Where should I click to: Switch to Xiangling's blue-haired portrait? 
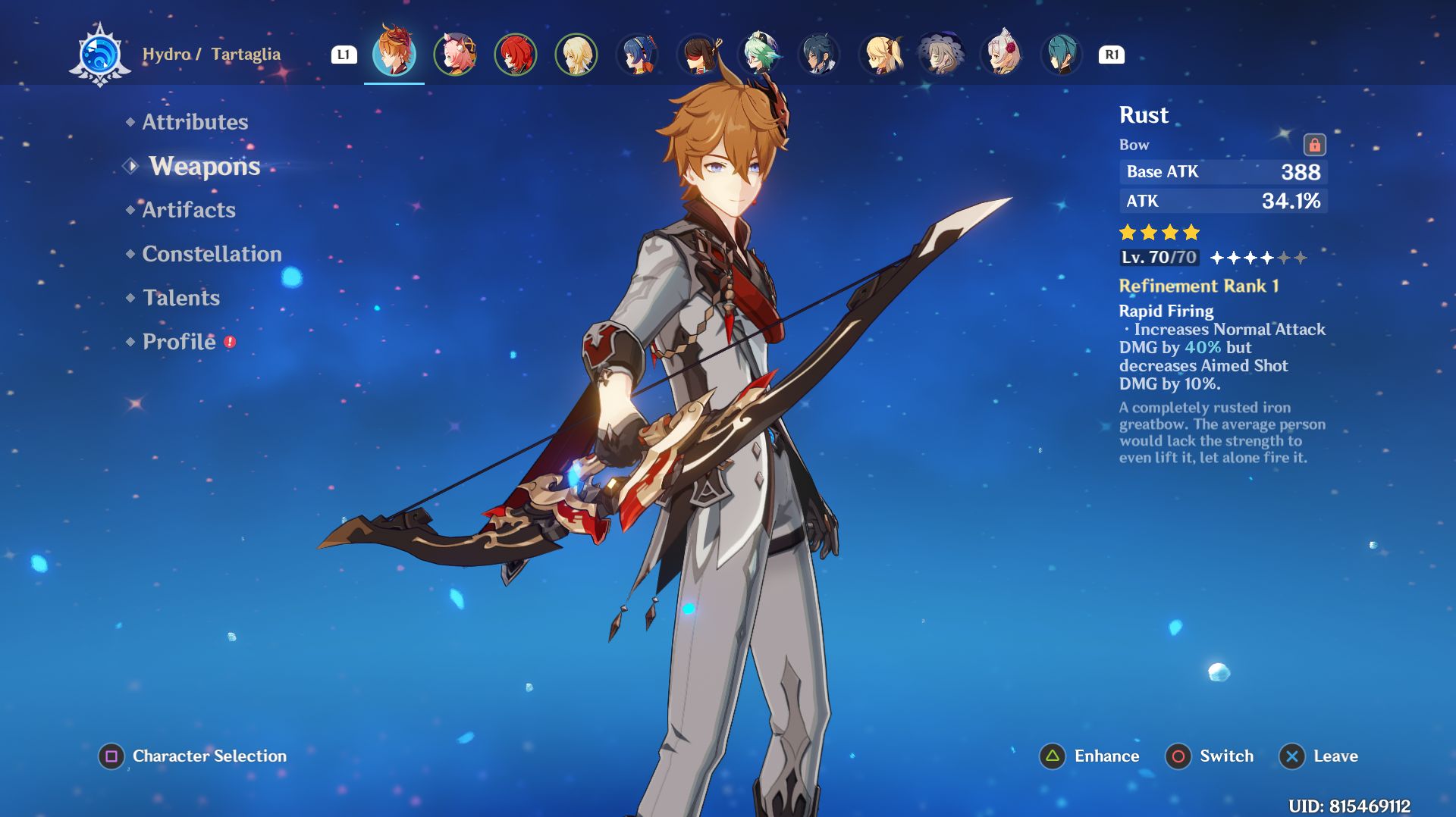[x=637, y=55]
